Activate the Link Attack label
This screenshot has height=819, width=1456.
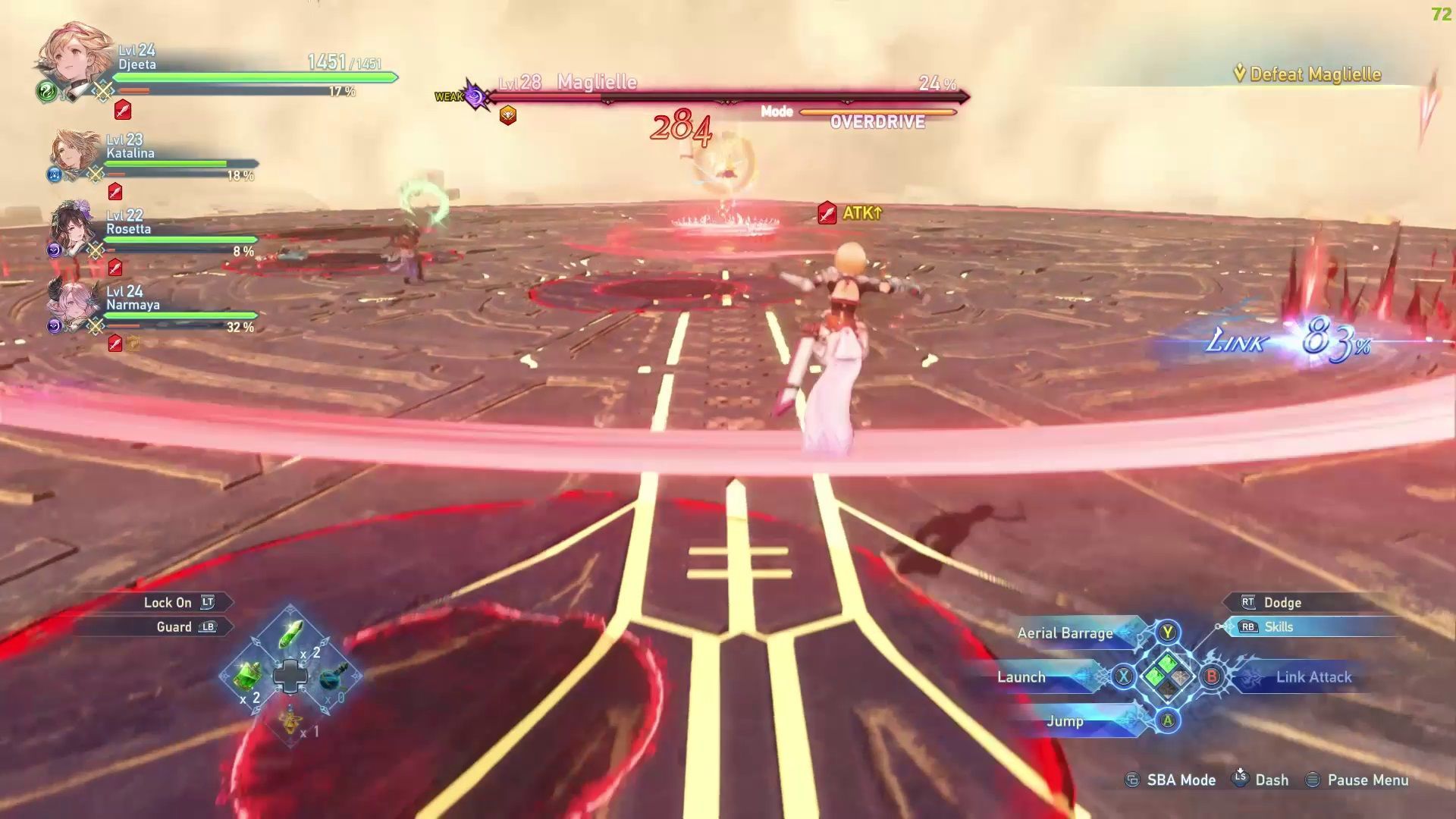(x=1313, y=677)
